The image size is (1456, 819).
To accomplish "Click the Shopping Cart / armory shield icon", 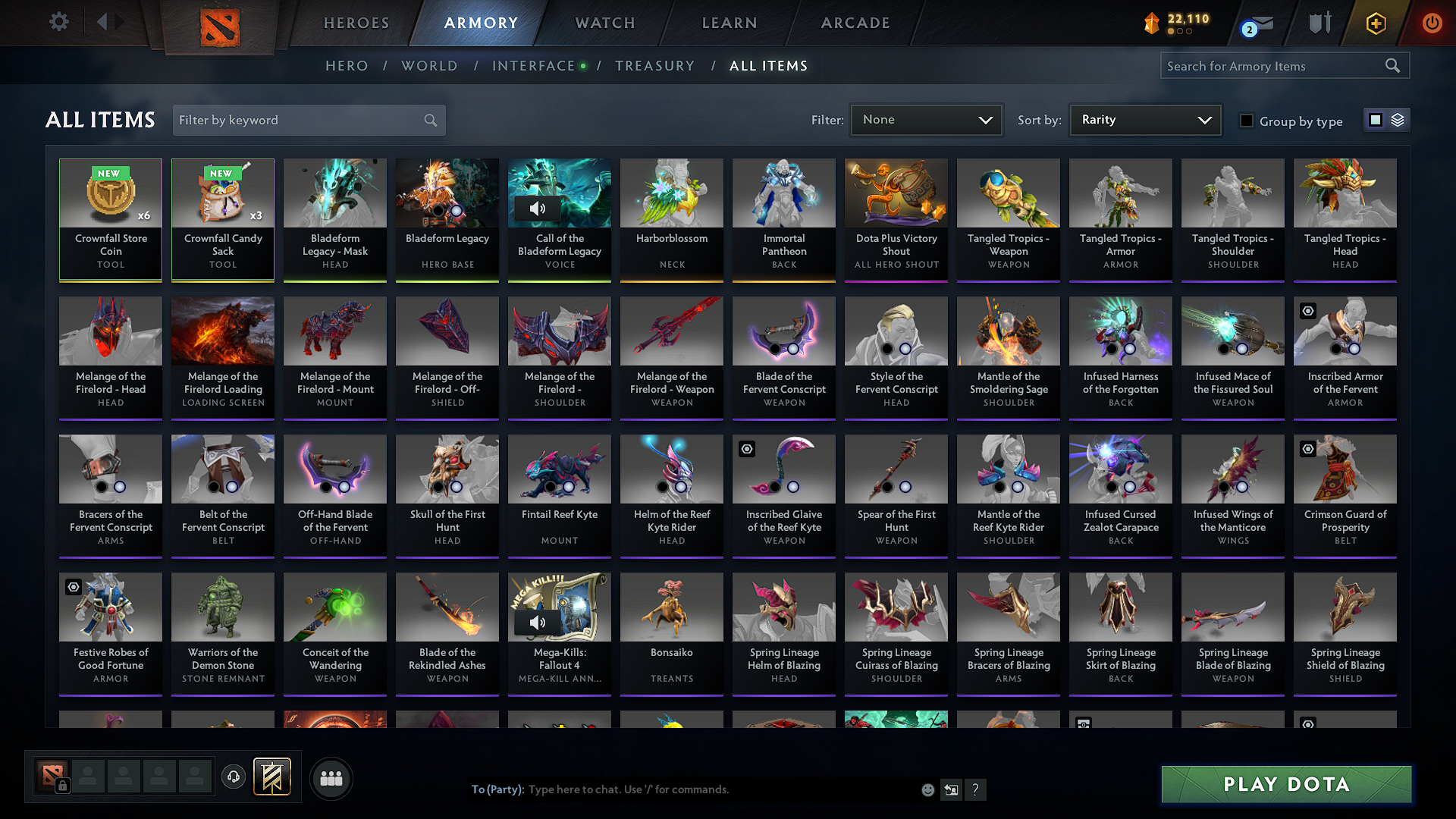I will 1319,23.
